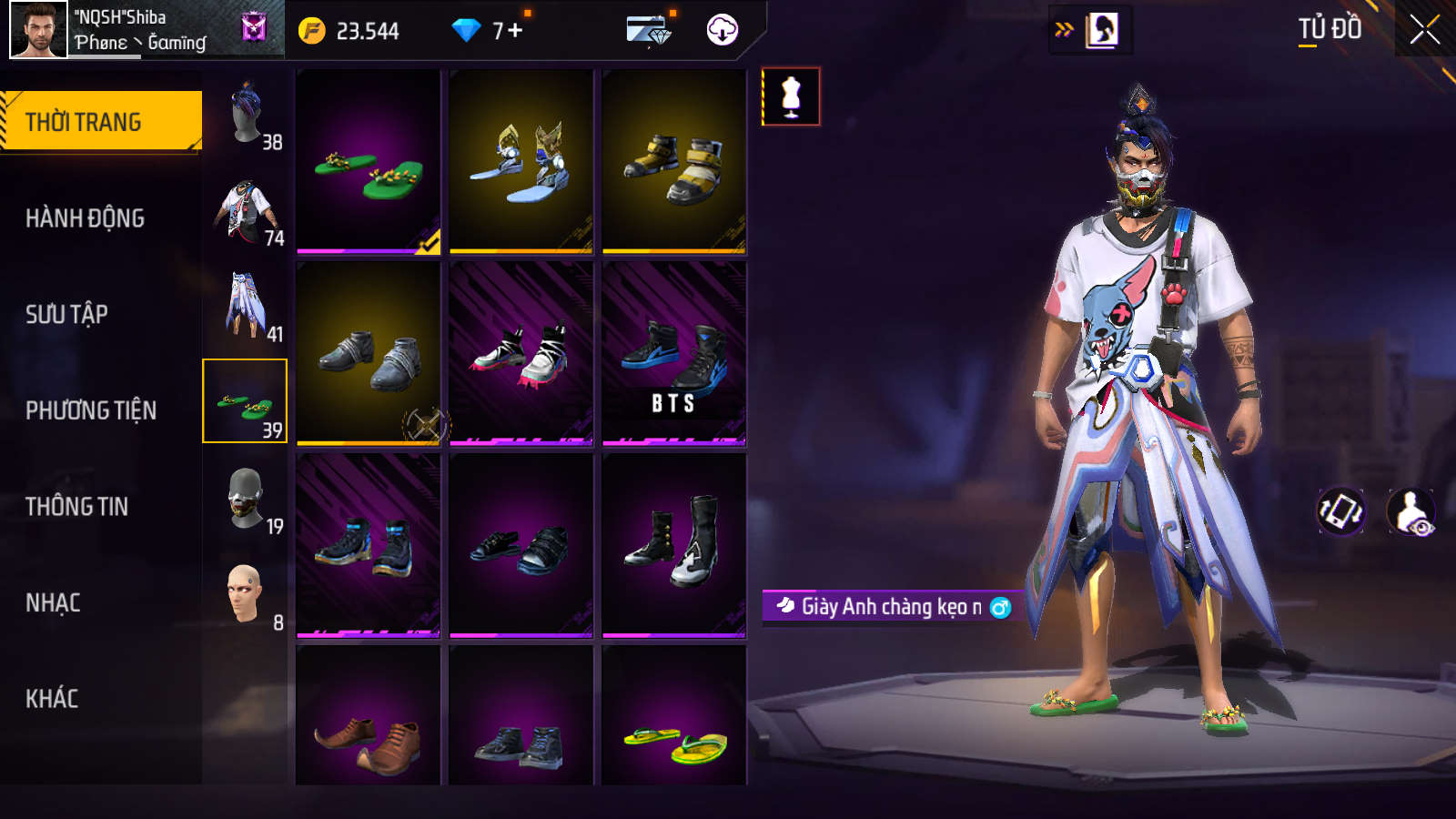Open the bottoms category with 41 items

(x=247, y=307)
